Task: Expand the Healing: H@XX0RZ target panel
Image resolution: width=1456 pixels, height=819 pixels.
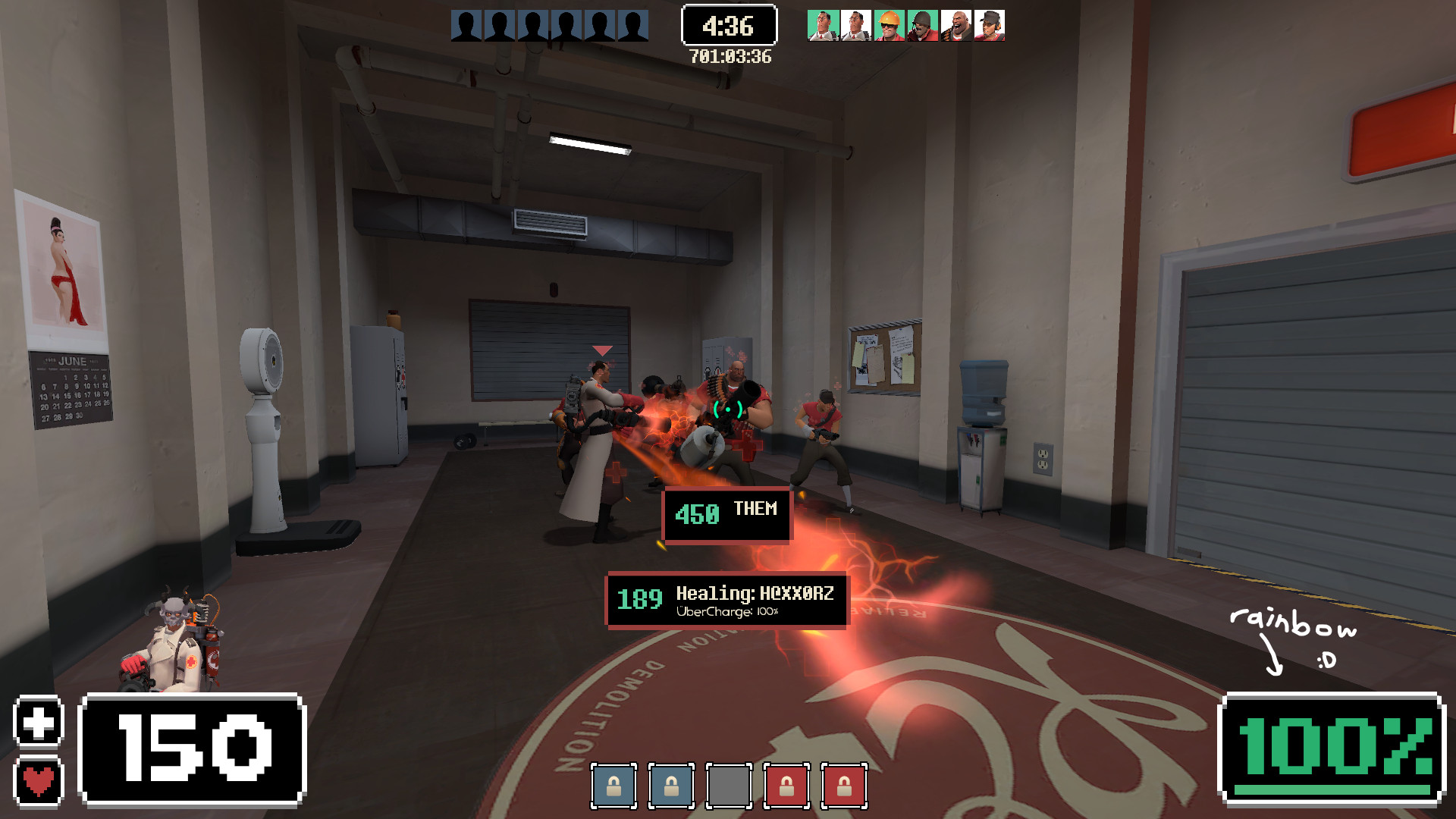Action: 727,597
